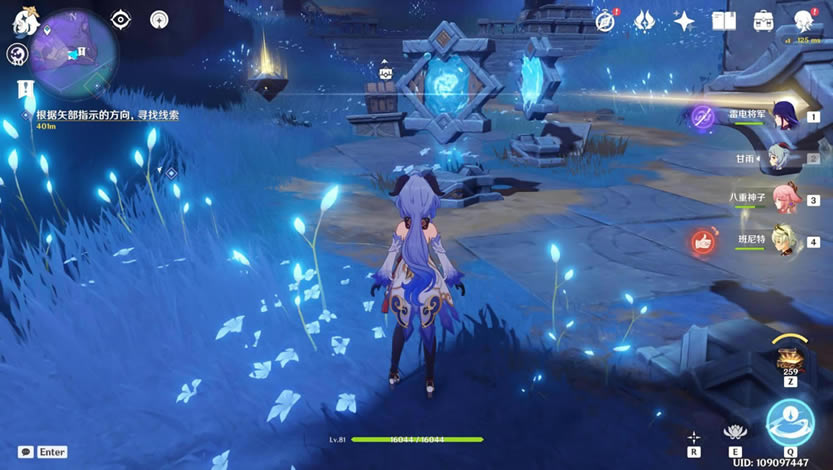
Task: Select party member 甘雨
Action: pos(779,157)
